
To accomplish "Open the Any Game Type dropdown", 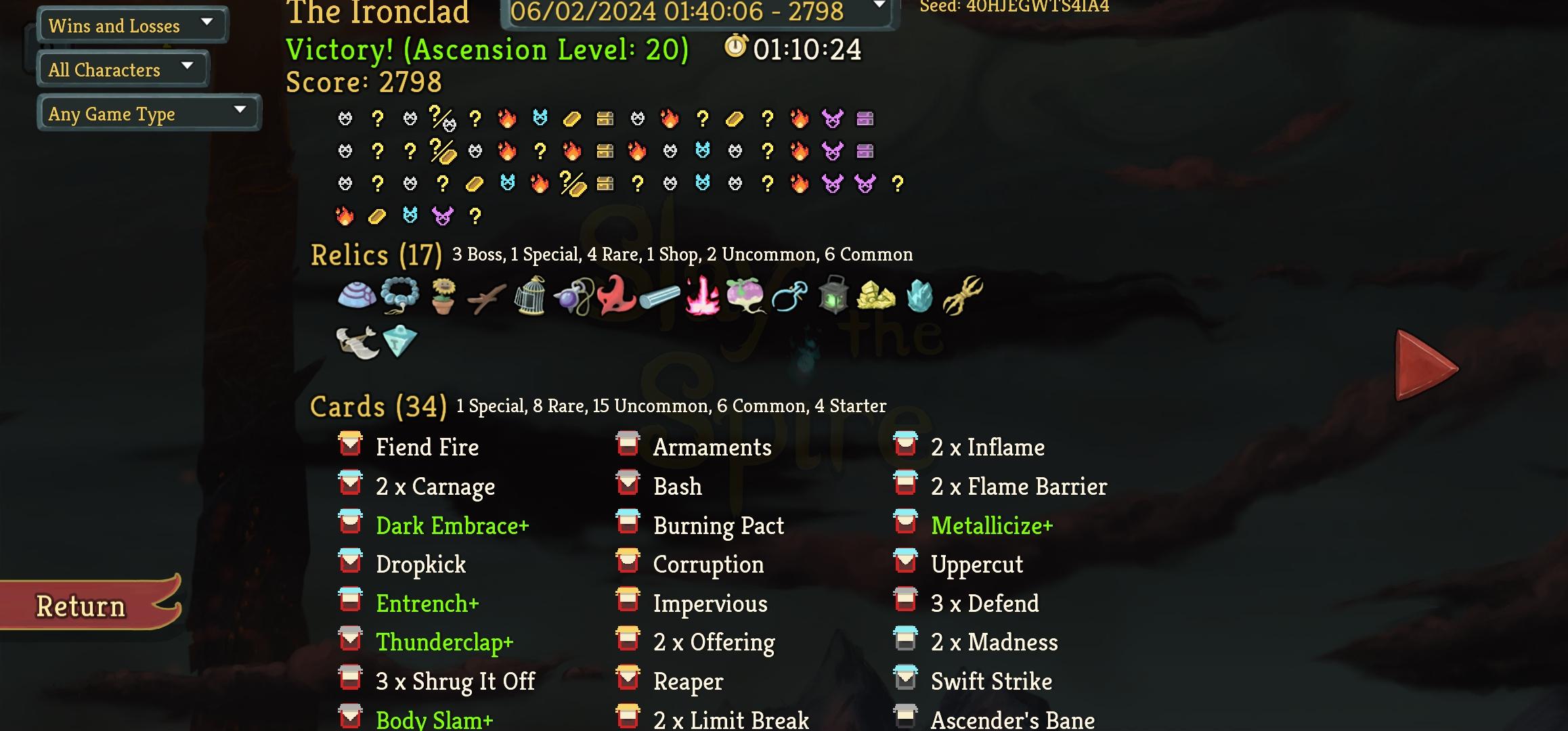I will point(148,112).
